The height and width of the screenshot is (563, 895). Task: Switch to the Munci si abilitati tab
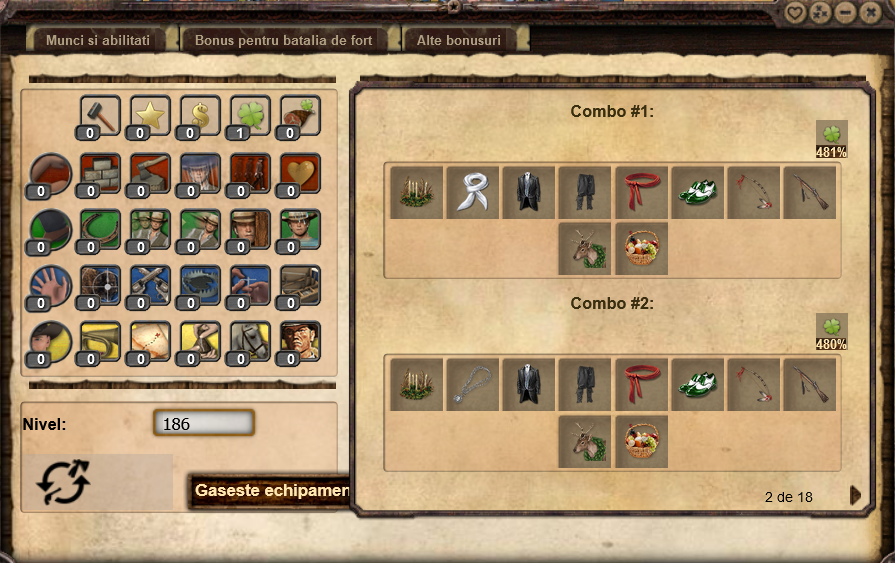pos(98,41)
